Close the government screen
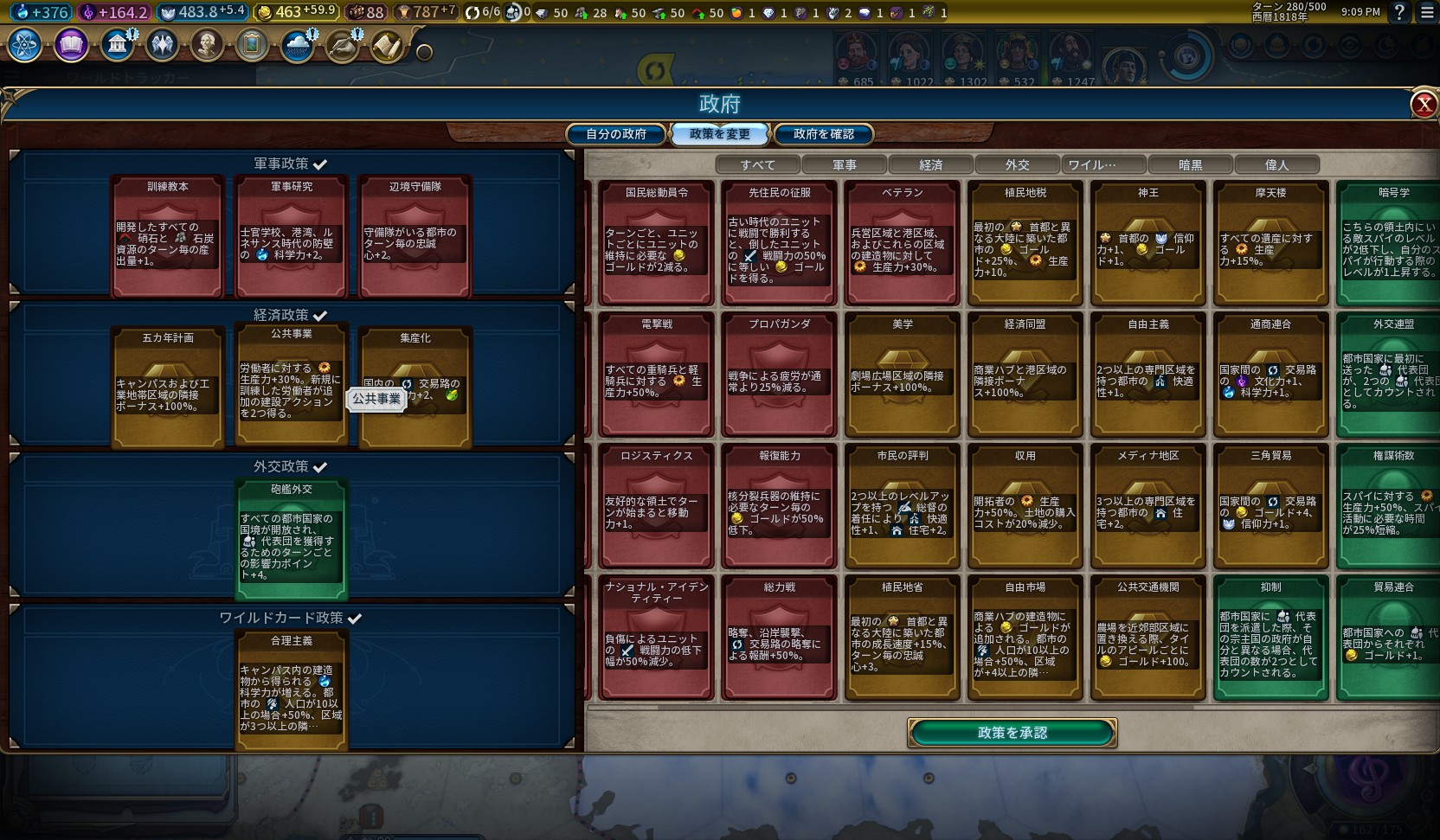This screenshot has height=840, width=1440. [x=1424, y=105]
